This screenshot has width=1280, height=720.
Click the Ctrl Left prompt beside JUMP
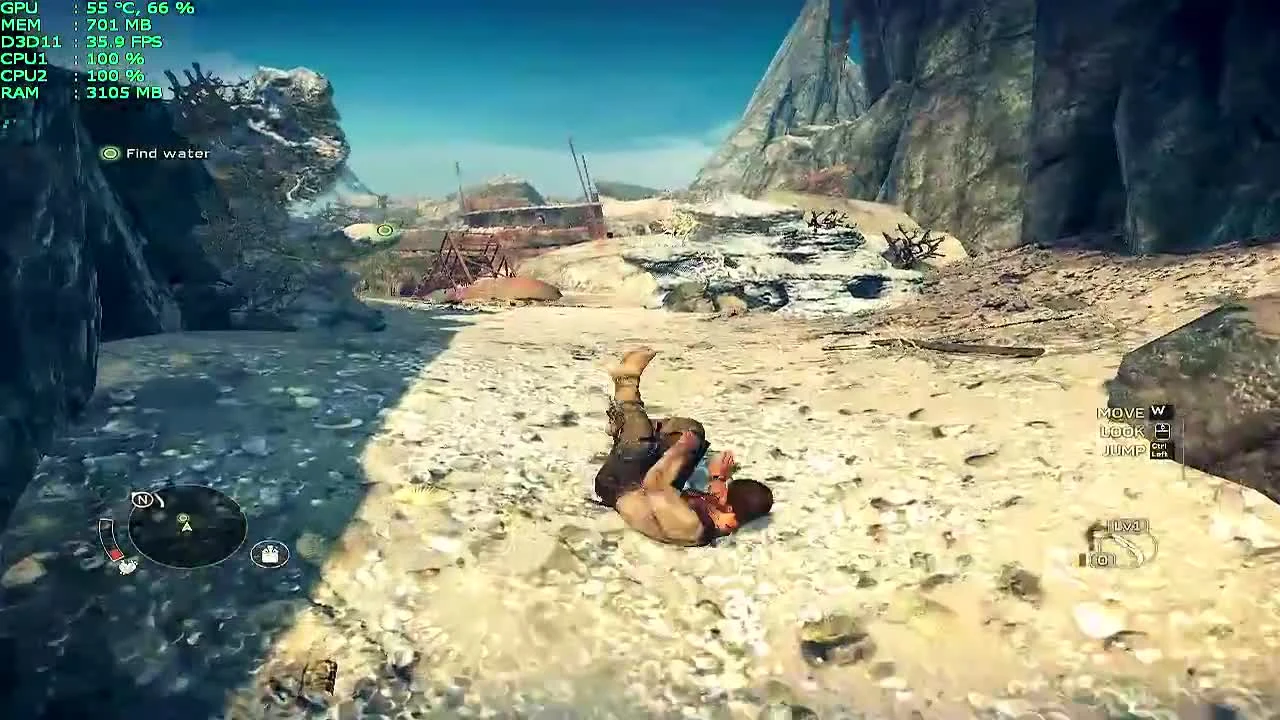click(x=1160, y=450)
